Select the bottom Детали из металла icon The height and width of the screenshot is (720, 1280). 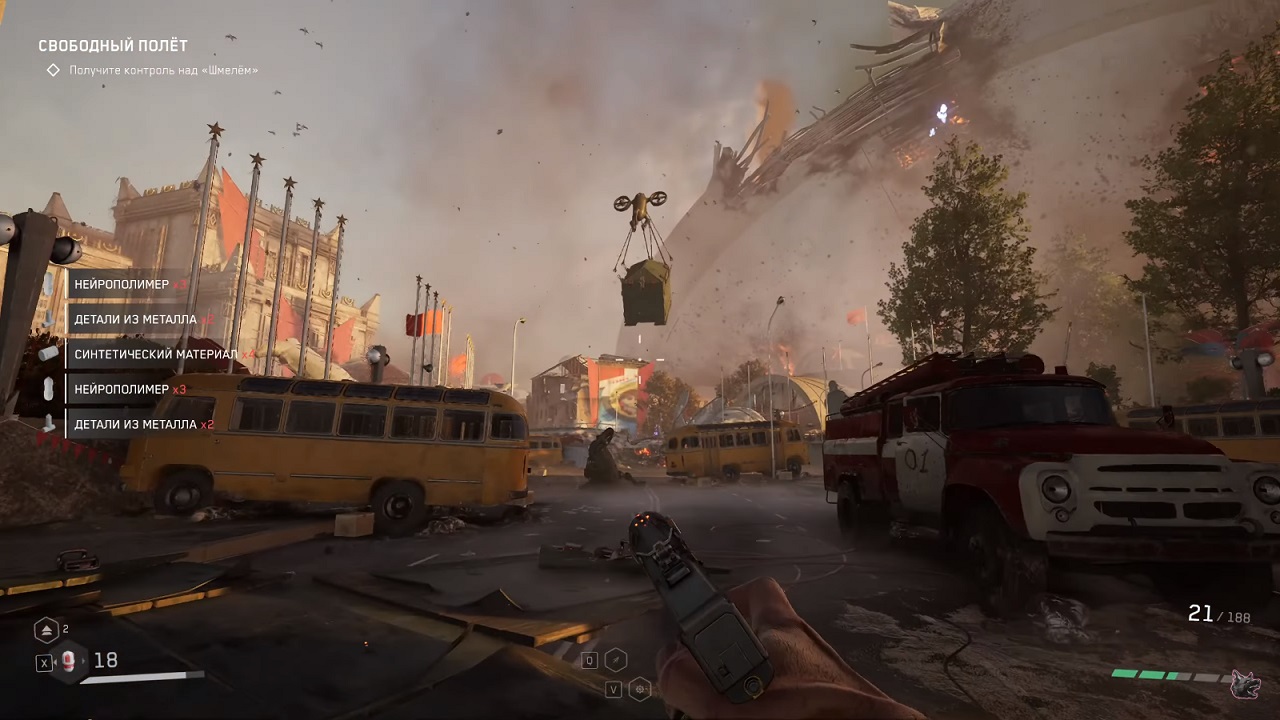coord(46,423)
